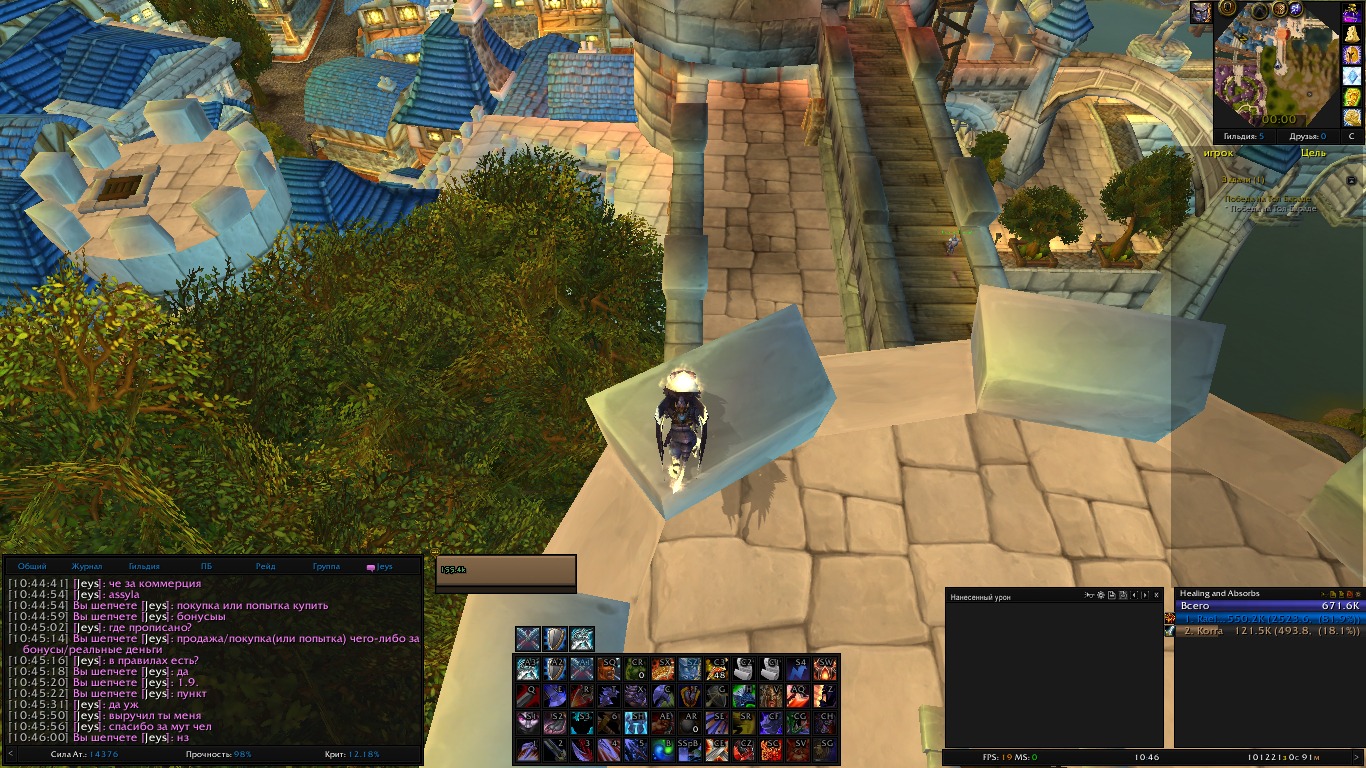Use the scroll item in slot C2

[744, 668]
